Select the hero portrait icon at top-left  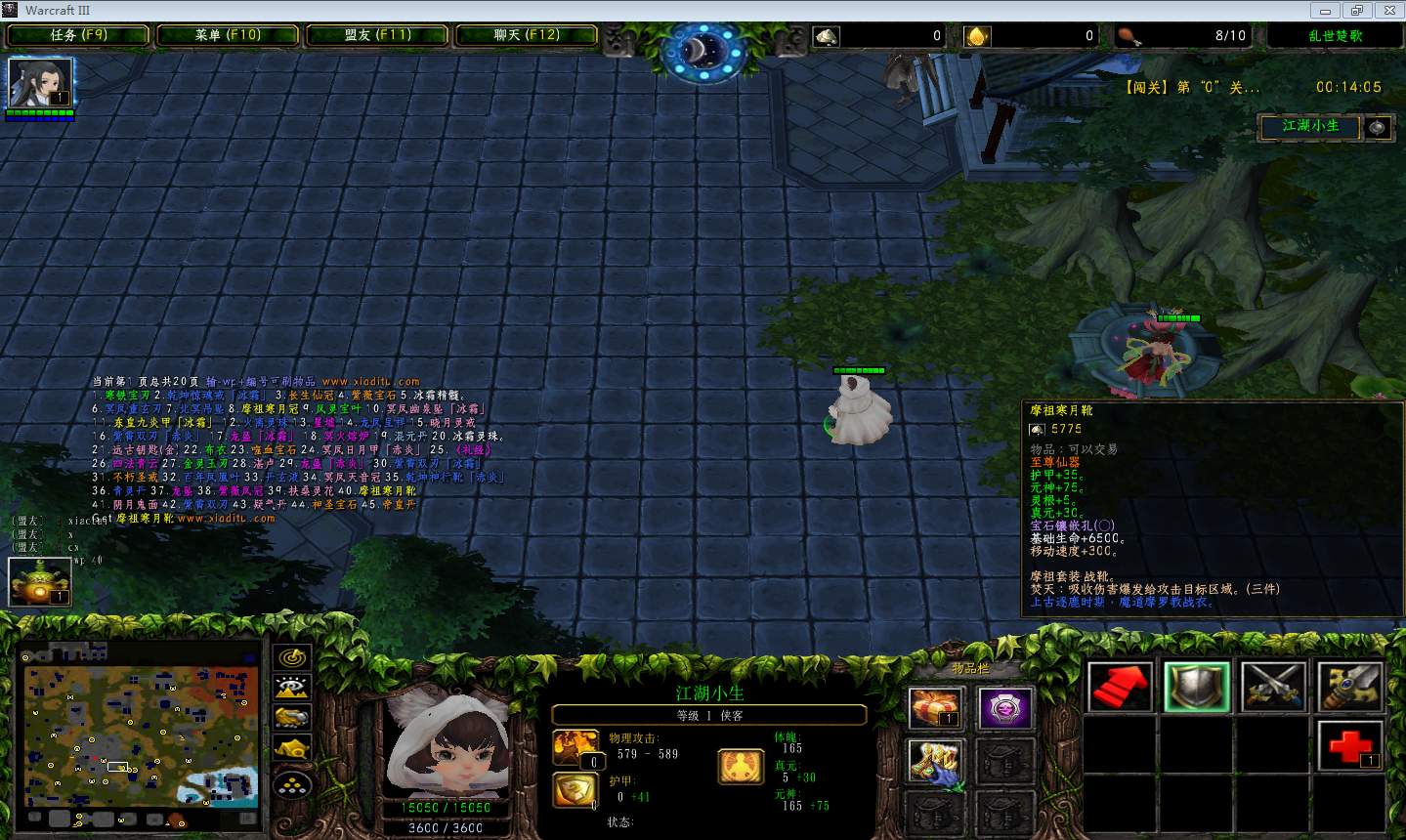[40, 83]
